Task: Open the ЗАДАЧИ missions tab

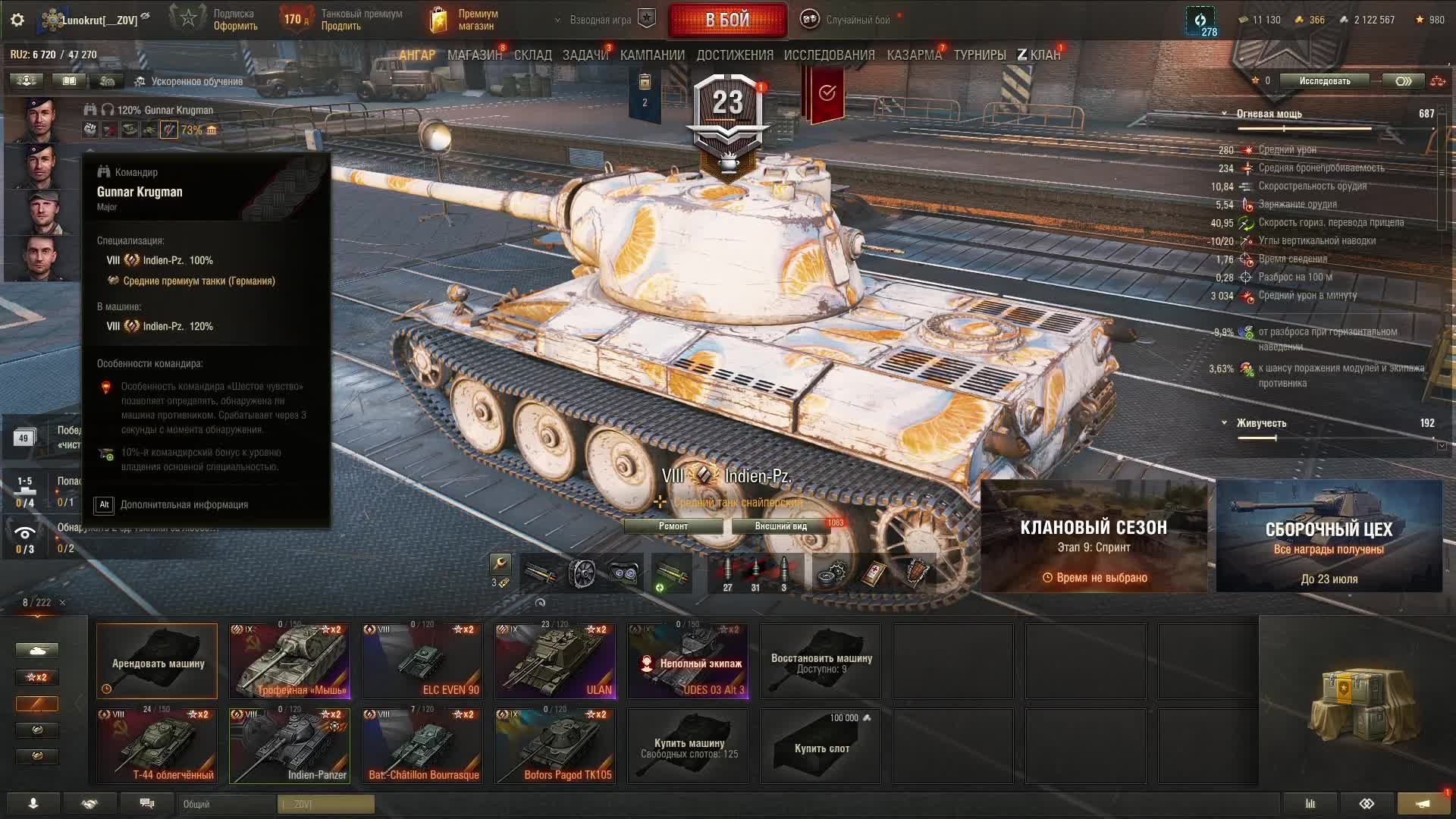Action: coord(585,55)
